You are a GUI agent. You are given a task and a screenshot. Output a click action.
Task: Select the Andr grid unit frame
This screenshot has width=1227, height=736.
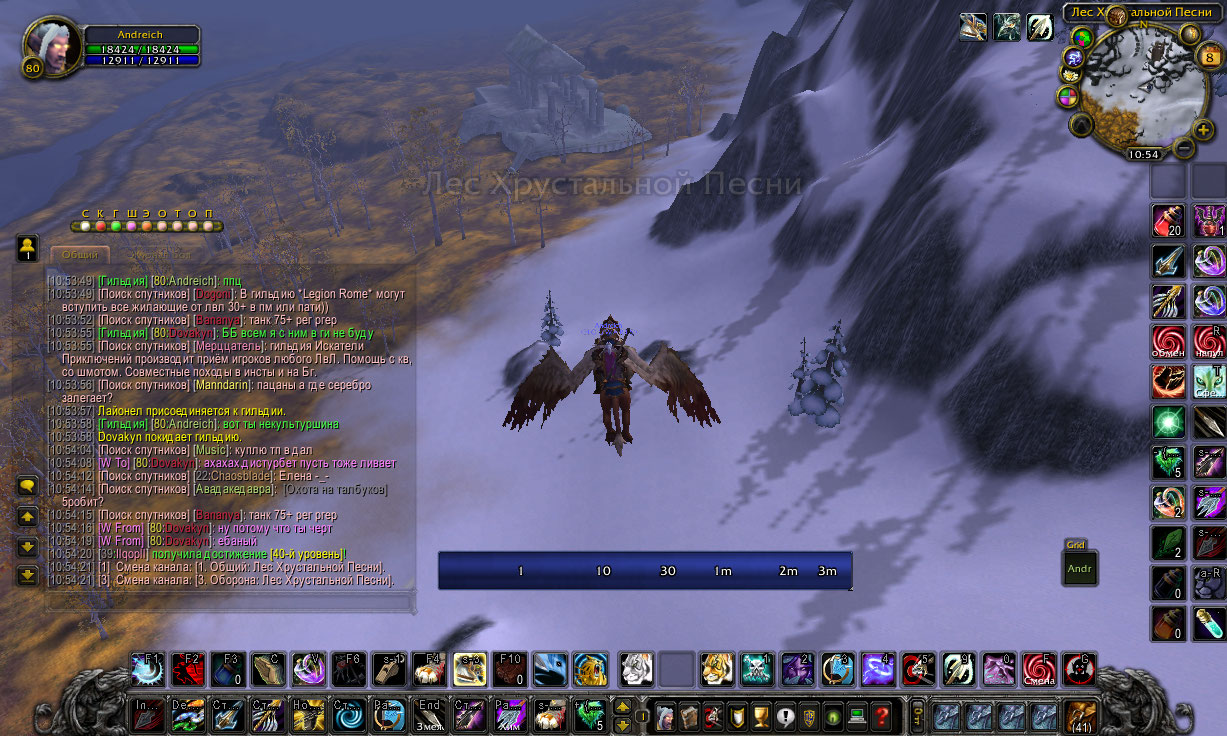pos(1080,568)
